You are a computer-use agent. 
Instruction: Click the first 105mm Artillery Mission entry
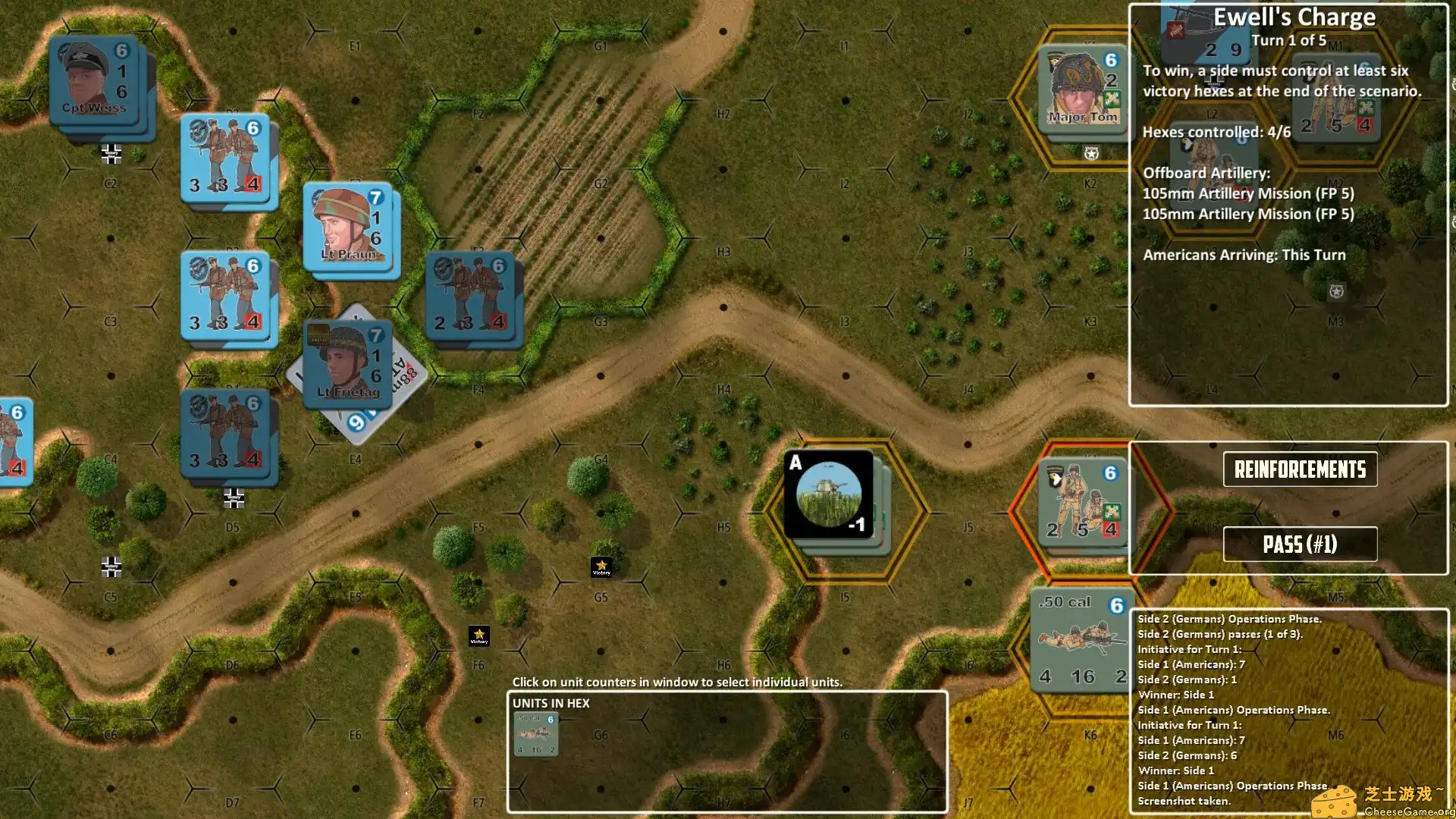coord(1247,193)
